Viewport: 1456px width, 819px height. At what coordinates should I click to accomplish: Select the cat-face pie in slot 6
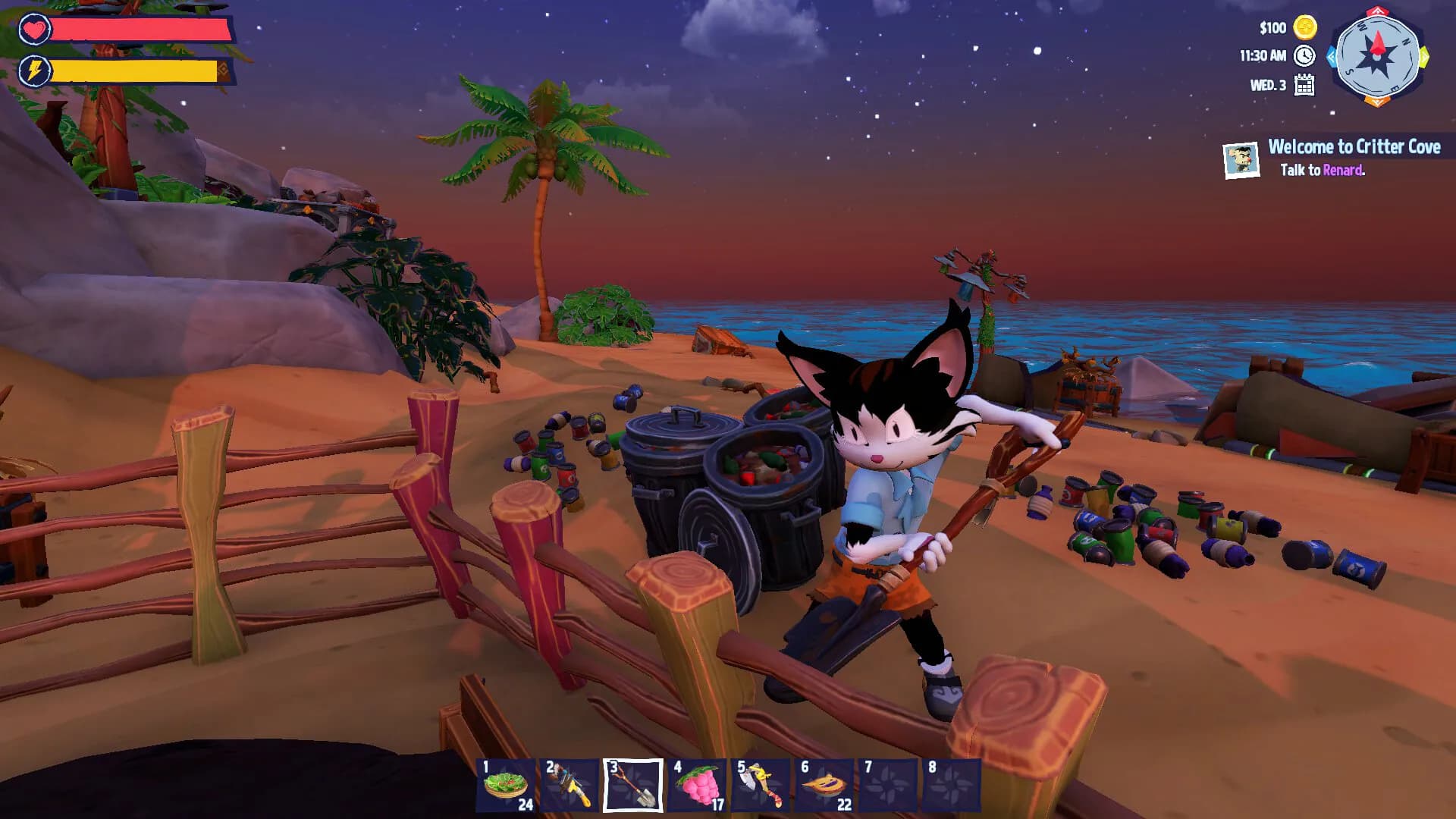coord(824,786)
